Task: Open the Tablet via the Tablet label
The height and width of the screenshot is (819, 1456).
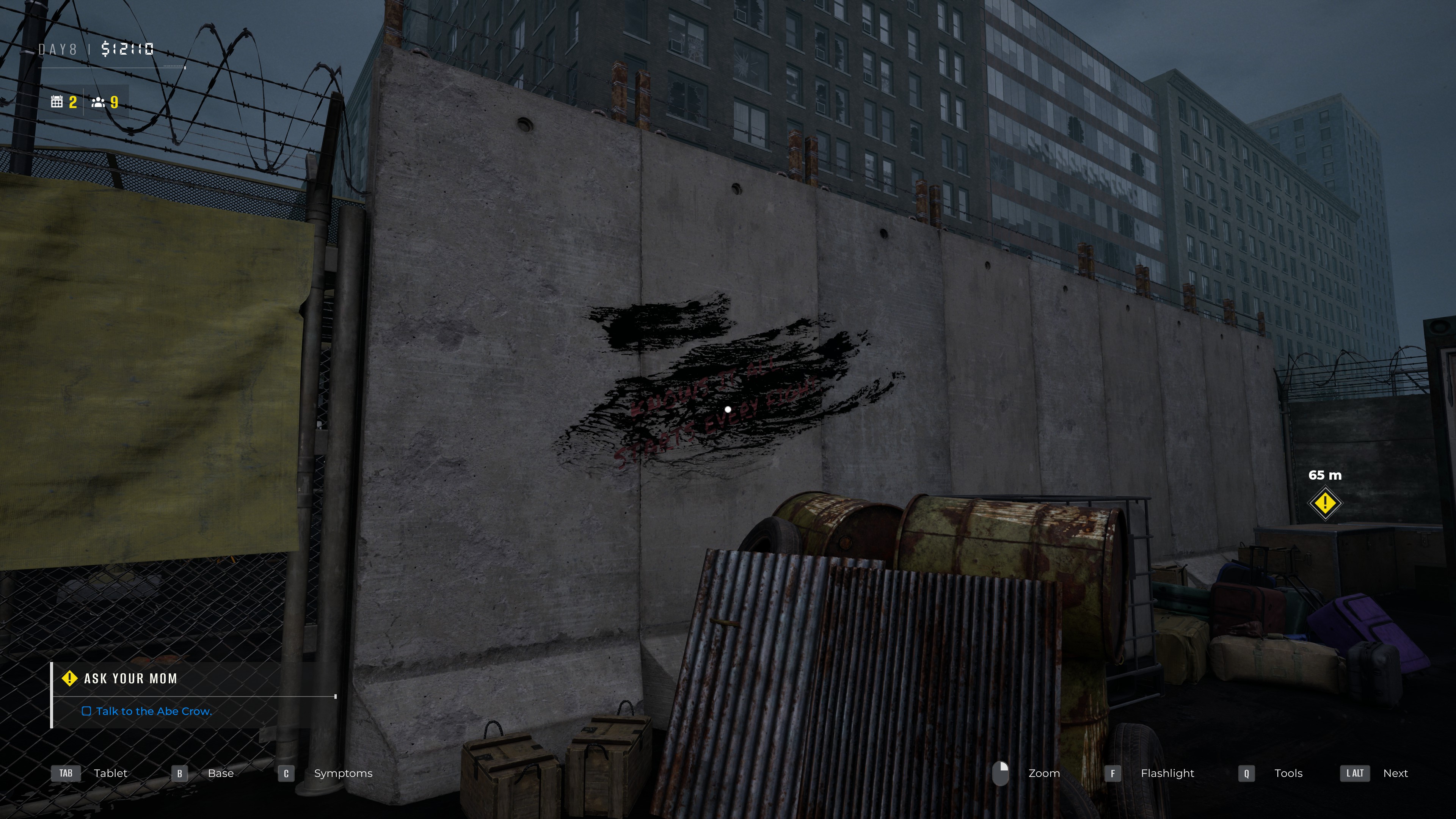Action: pos(111,773)
